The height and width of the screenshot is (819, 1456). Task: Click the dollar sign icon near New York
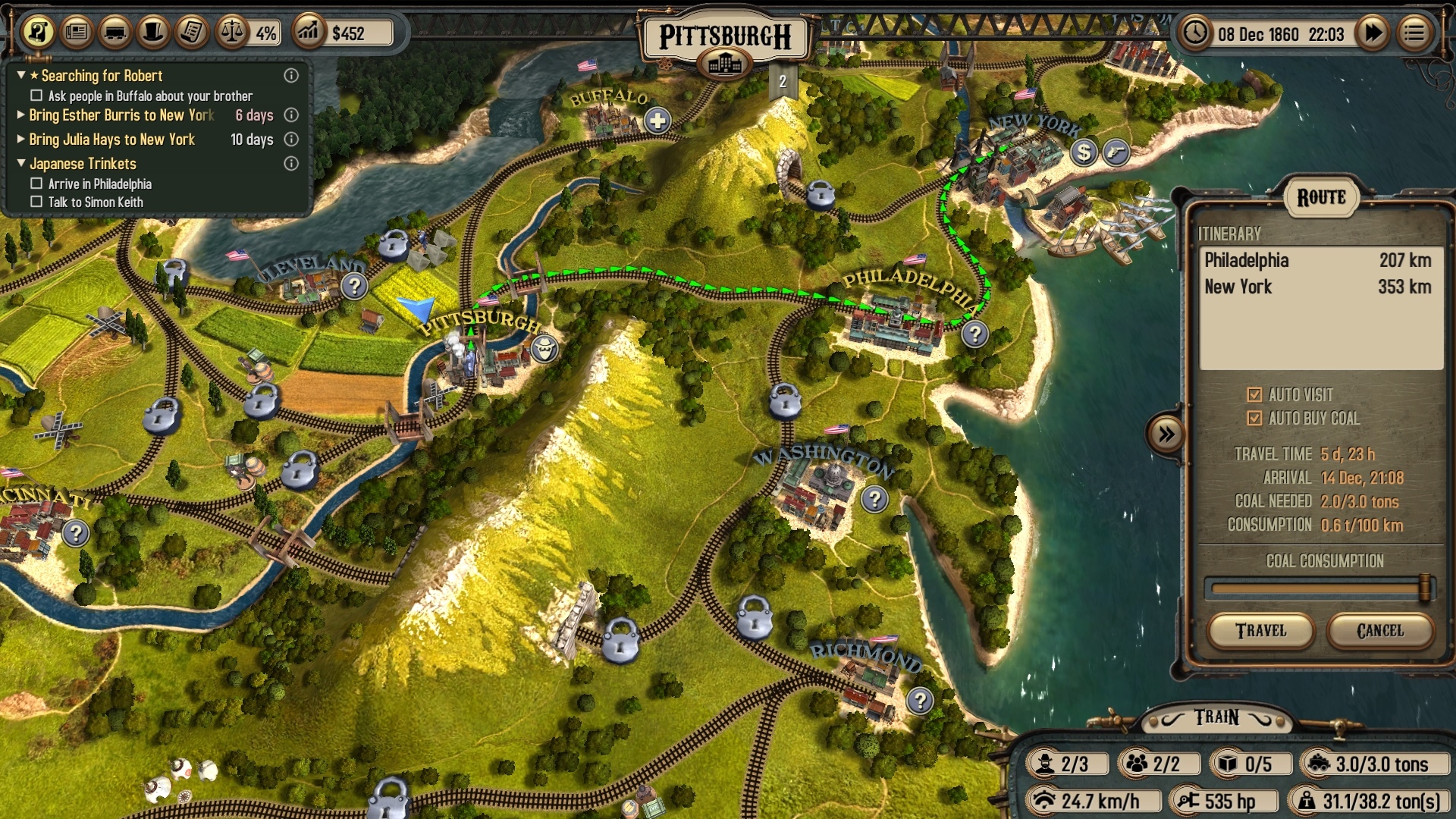coord(1083,153)
